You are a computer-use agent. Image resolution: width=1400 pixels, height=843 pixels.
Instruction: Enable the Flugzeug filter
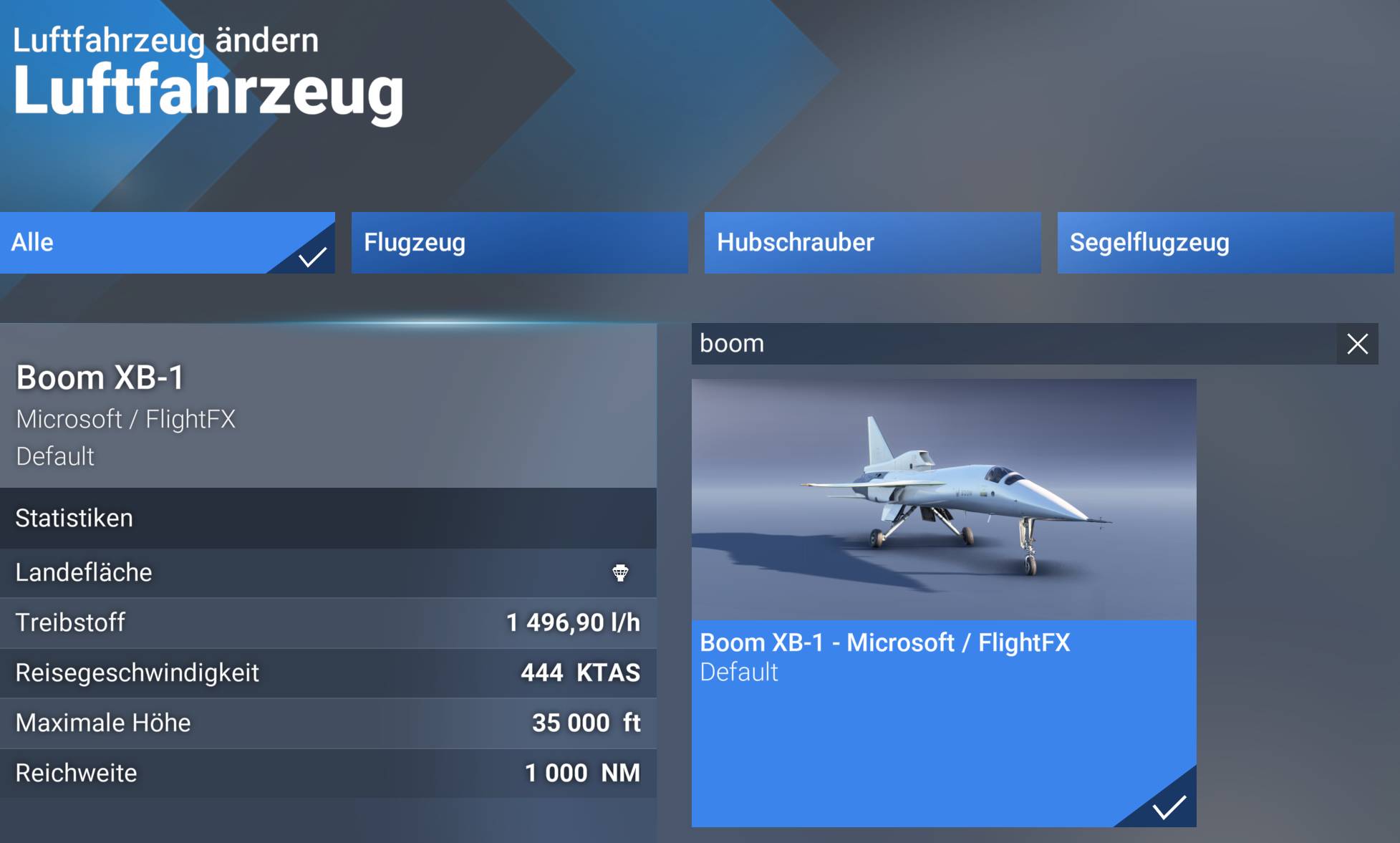point(519,243)
